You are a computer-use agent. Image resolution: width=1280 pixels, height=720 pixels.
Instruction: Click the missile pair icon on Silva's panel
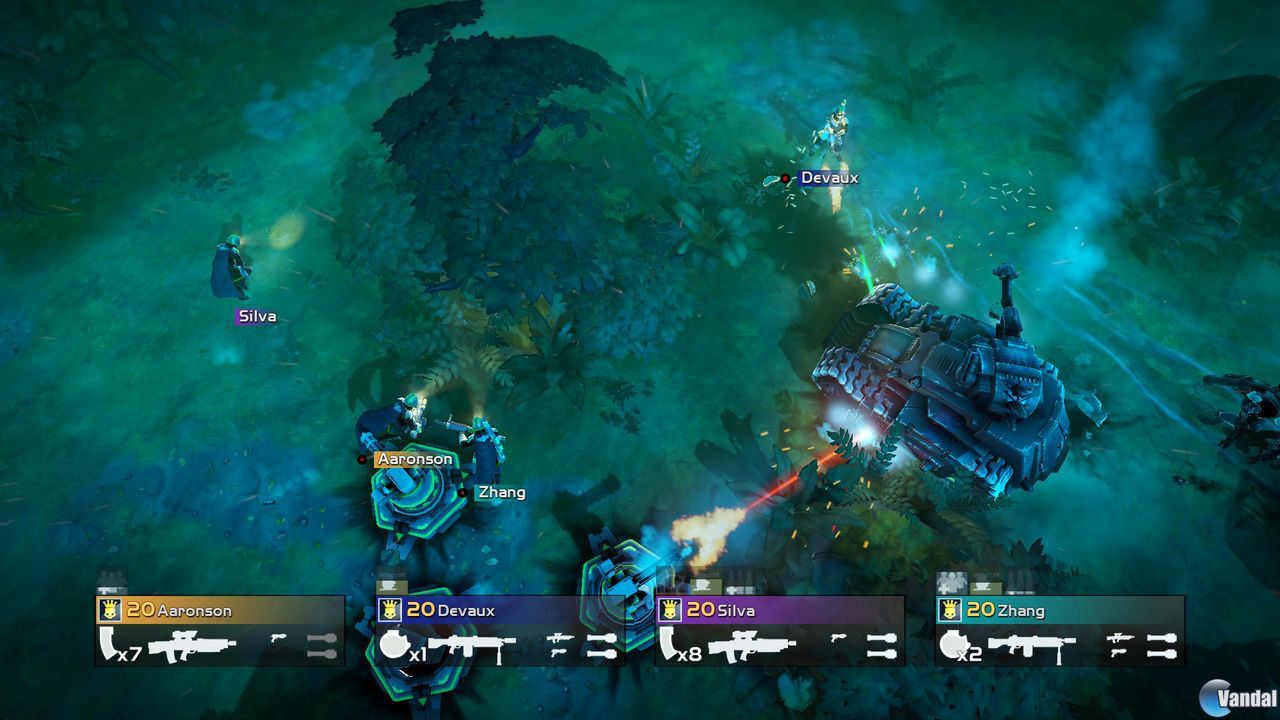click(882, 646)
